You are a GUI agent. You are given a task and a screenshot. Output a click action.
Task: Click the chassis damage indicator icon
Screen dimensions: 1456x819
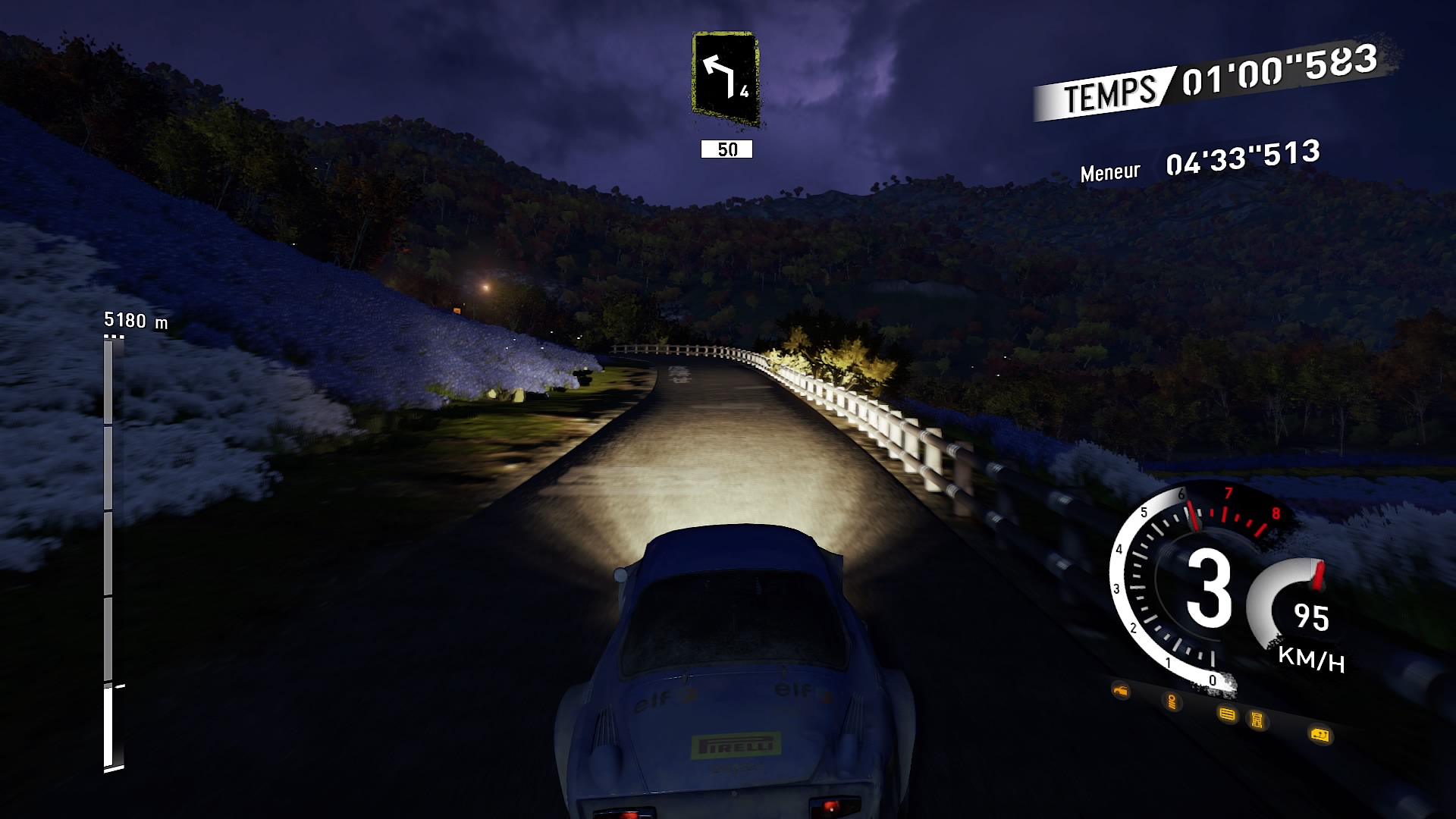tap(1257, 720)
